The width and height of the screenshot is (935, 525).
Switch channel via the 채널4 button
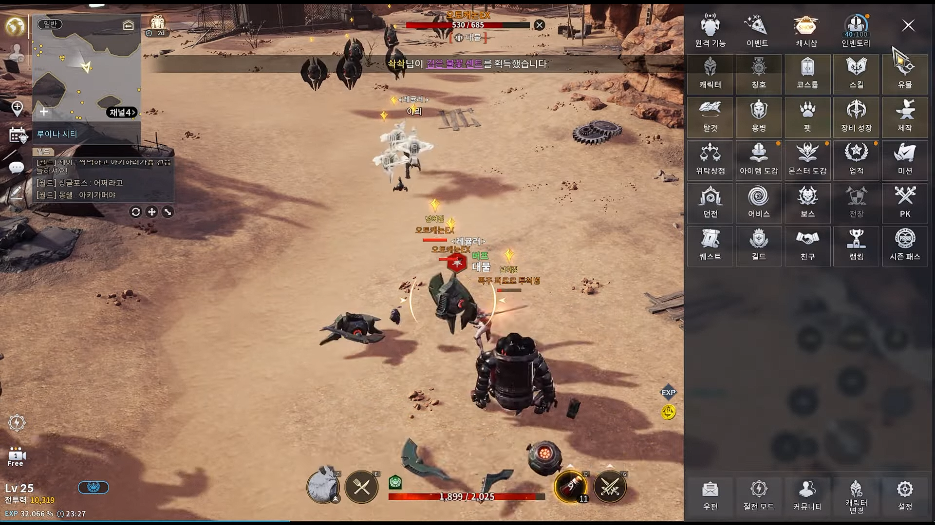[120, 111]
